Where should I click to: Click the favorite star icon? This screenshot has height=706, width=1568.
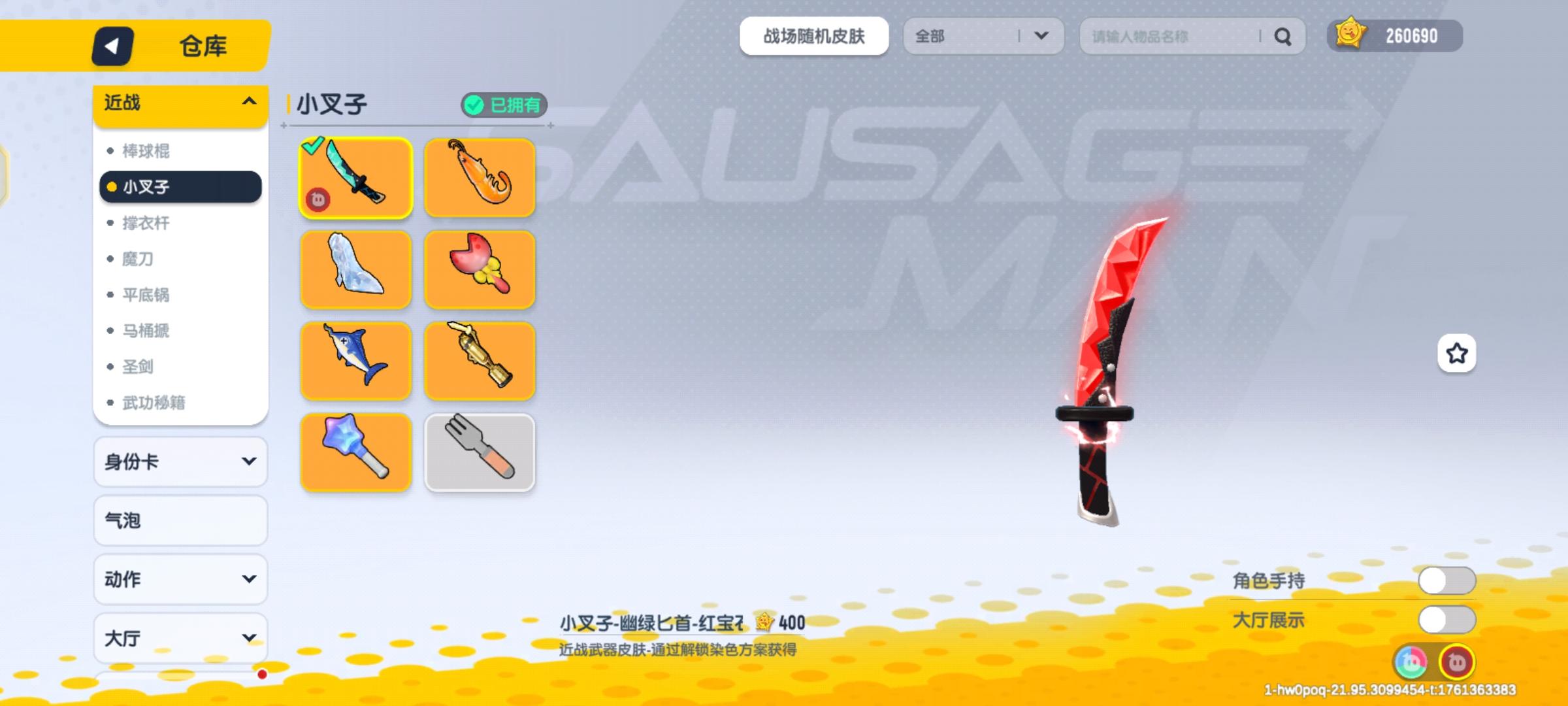pos(1455,353)
